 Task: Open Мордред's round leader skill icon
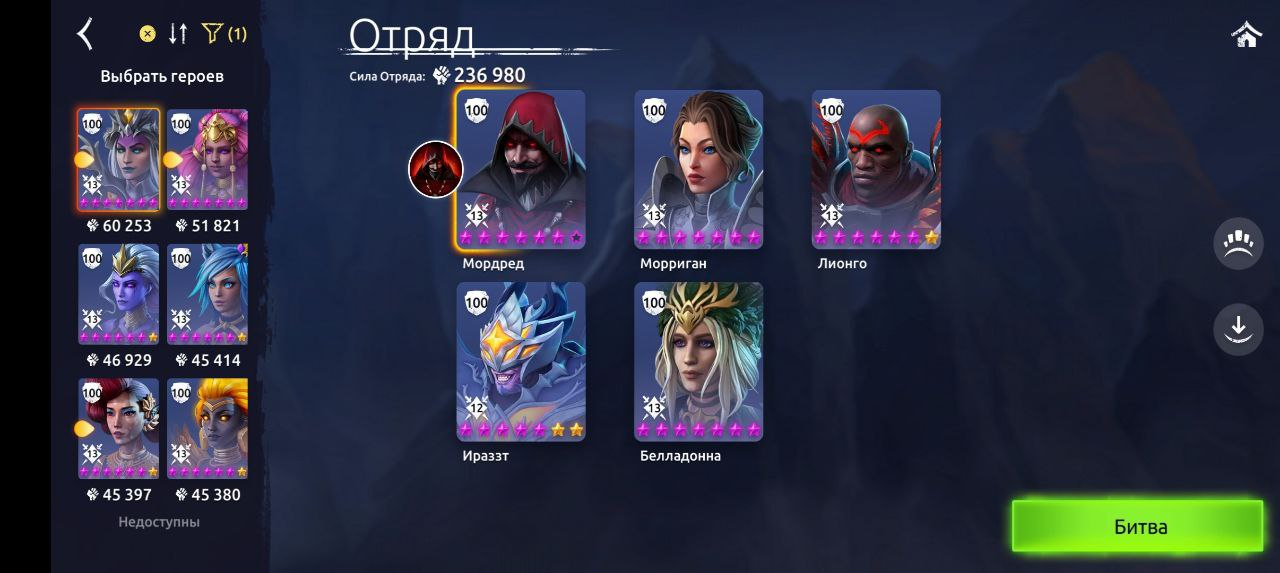[x=436, y=169]
